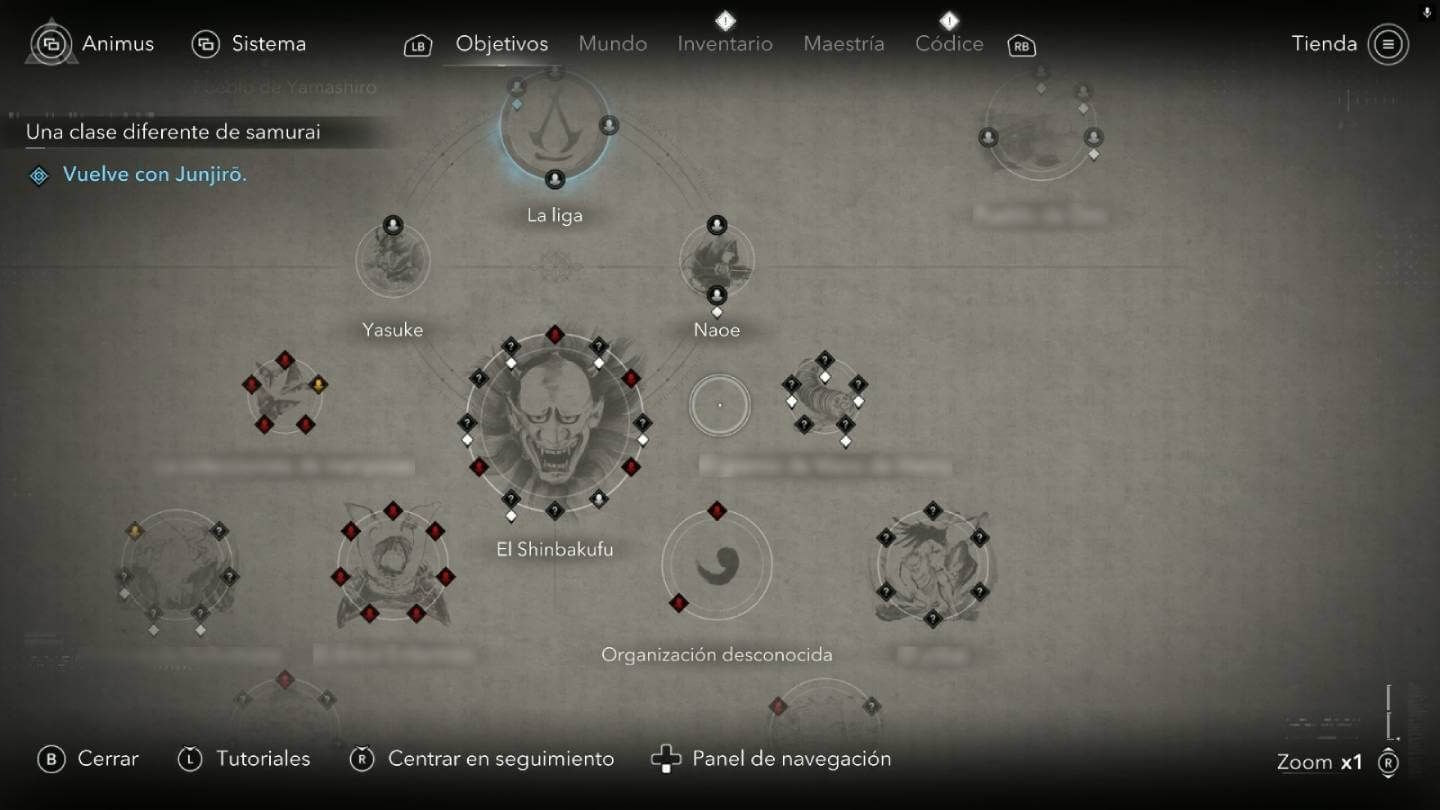Screen dimensions: 1440x810
Task: Open Yasuke's character portrait node
Action: coord(393,259)
